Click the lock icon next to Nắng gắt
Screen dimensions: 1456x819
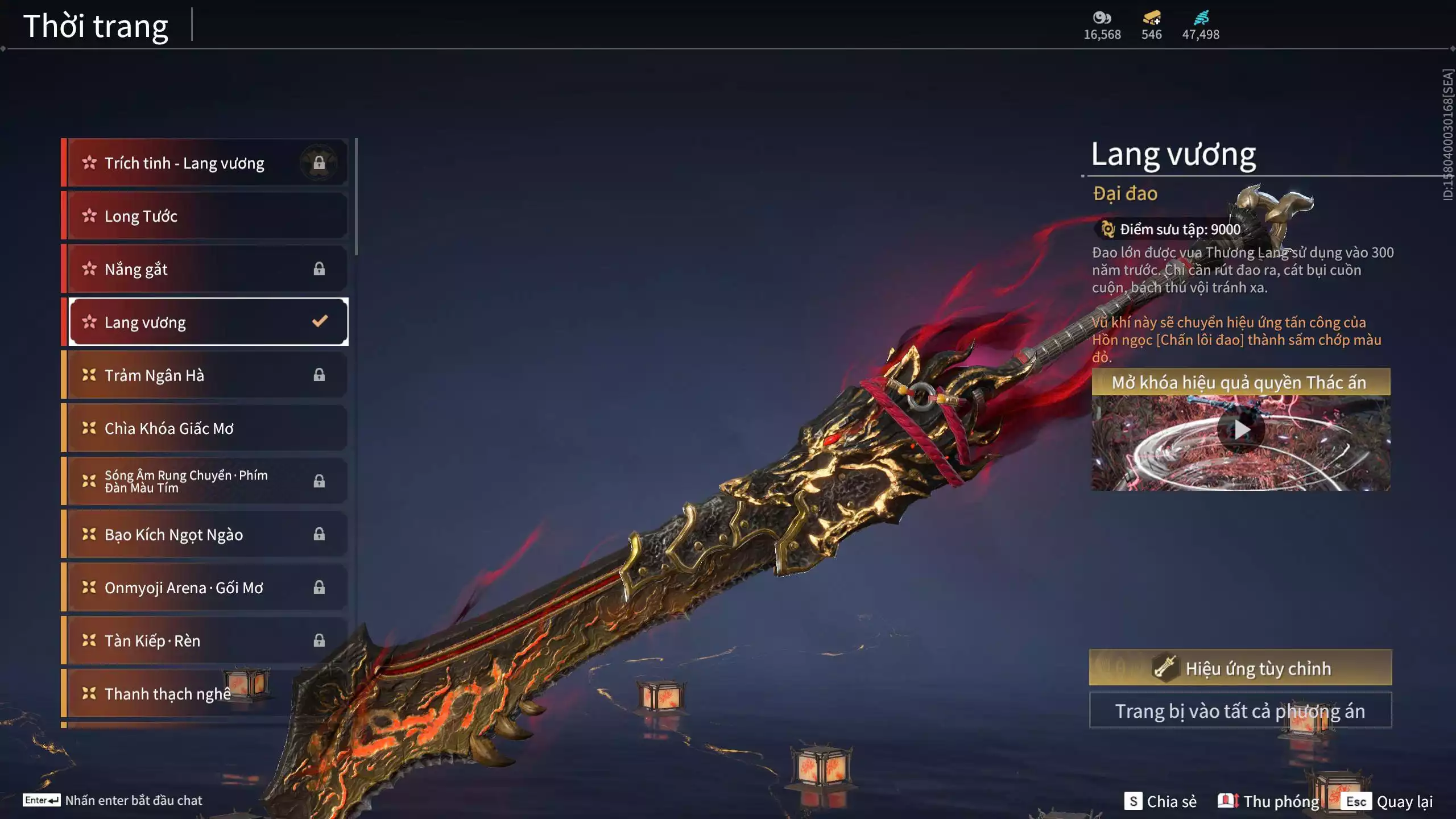(x=318, y=269)
